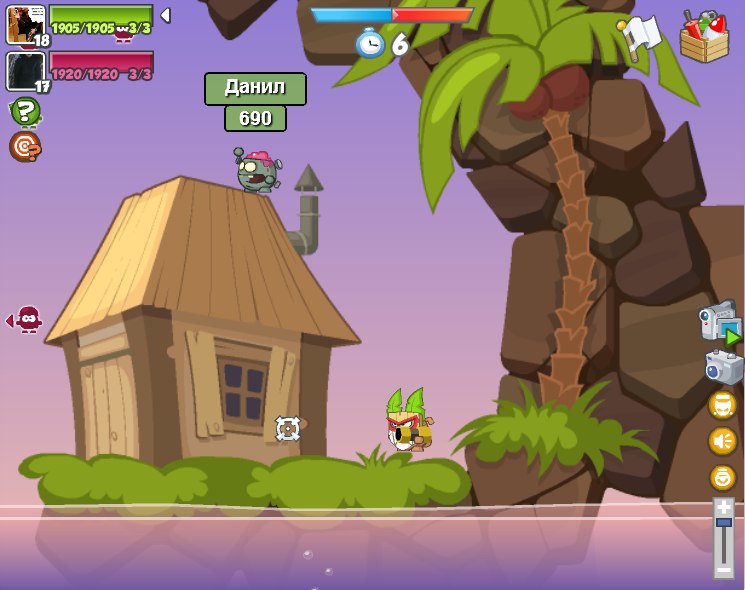Screen dimensions: 745x590
Task: Select the level 17 opponent avatar
Action: coord(25,71)
